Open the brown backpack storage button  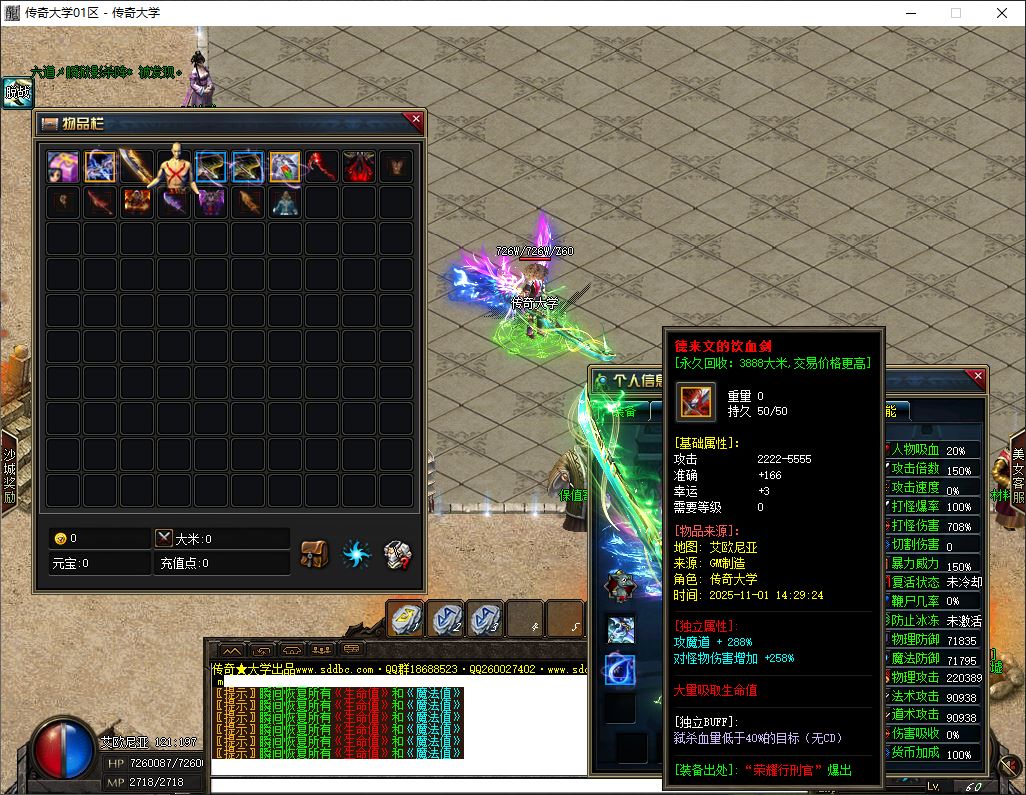point(315,553)
